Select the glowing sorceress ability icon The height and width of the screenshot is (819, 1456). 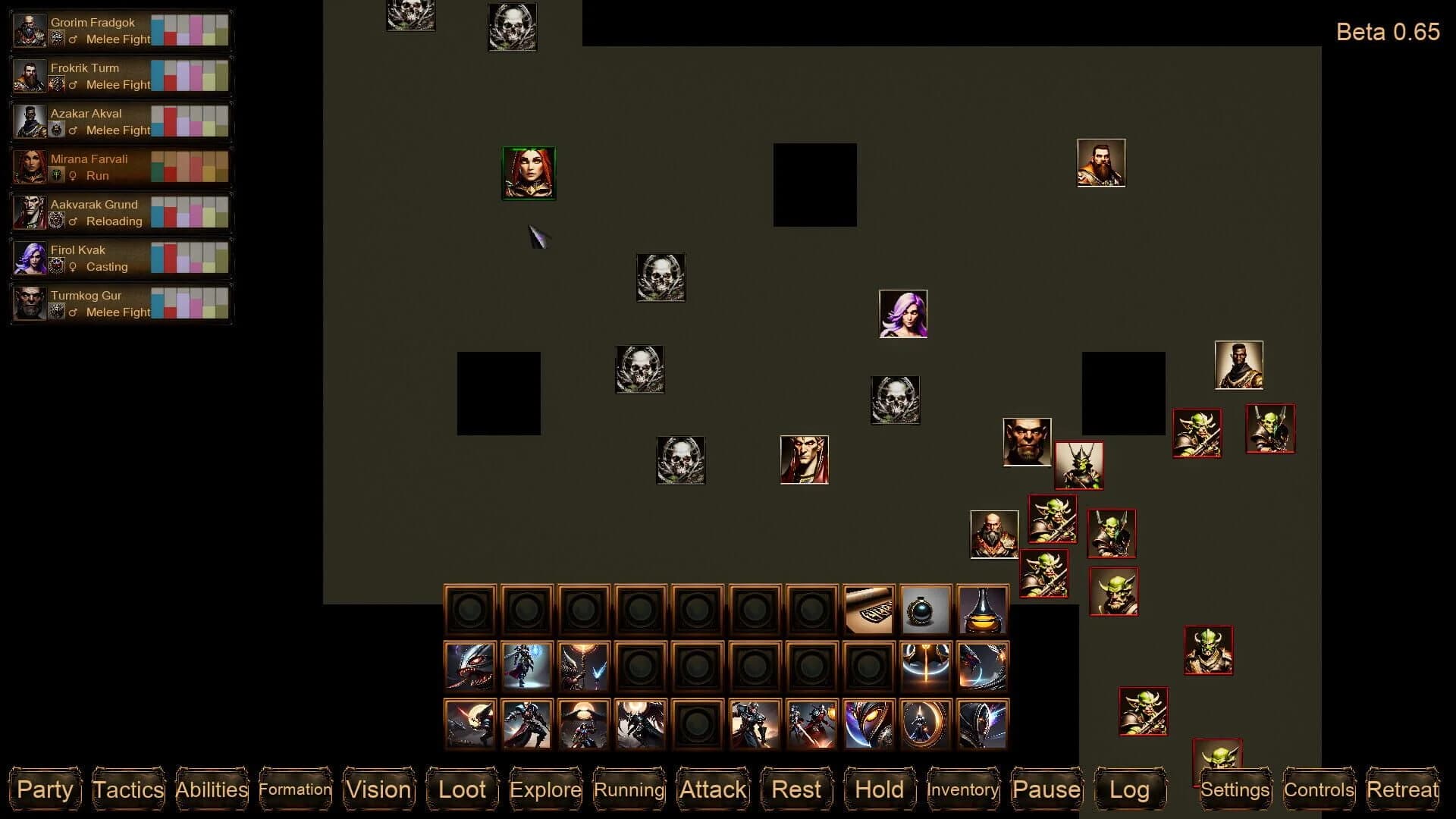point(527,667)
